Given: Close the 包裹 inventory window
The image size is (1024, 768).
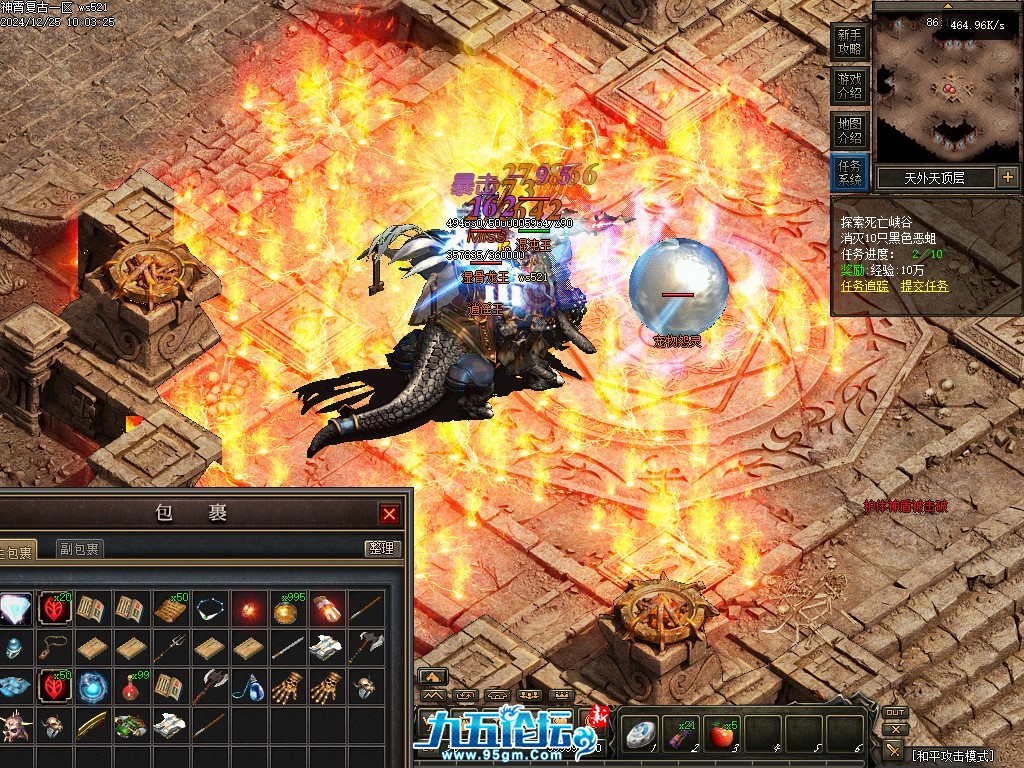Looking at the screenshot, I should pyautogui.click(x=389, y=514).
